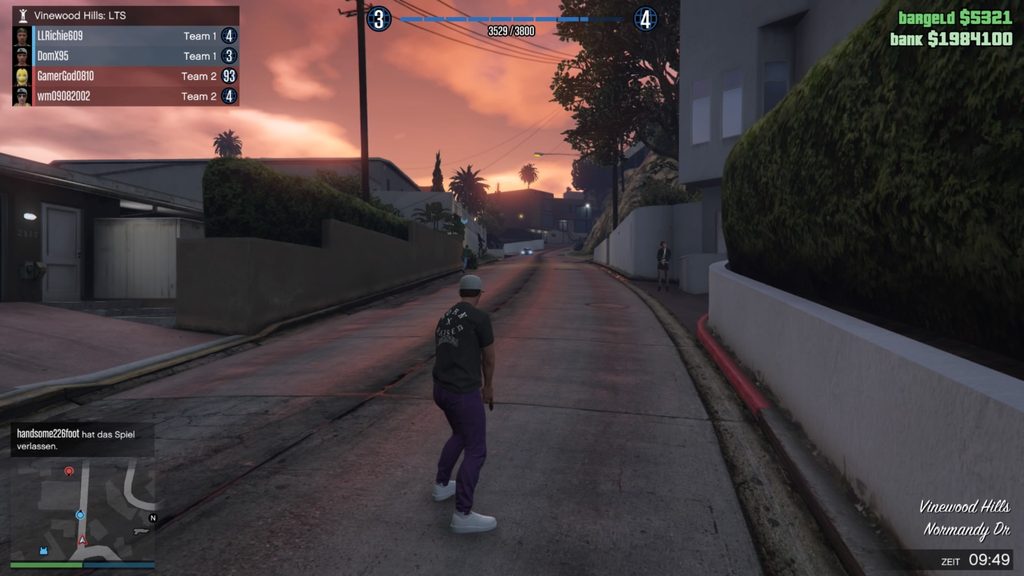Click GamerGod0810's row on Team 2
This screenshot has height=576, width=1024.
pyautogui.click(x=125, y=76)
